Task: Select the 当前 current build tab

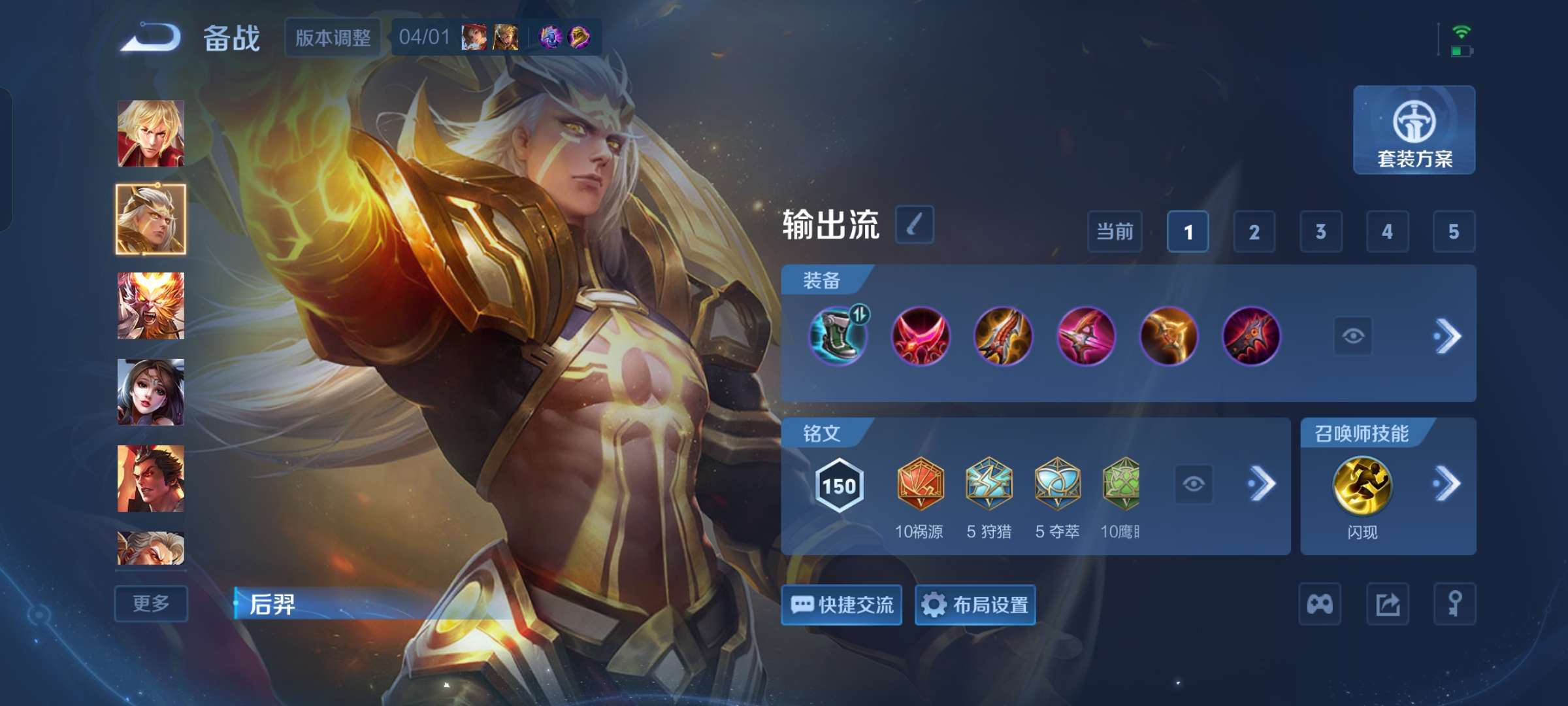Action: 1115,232
